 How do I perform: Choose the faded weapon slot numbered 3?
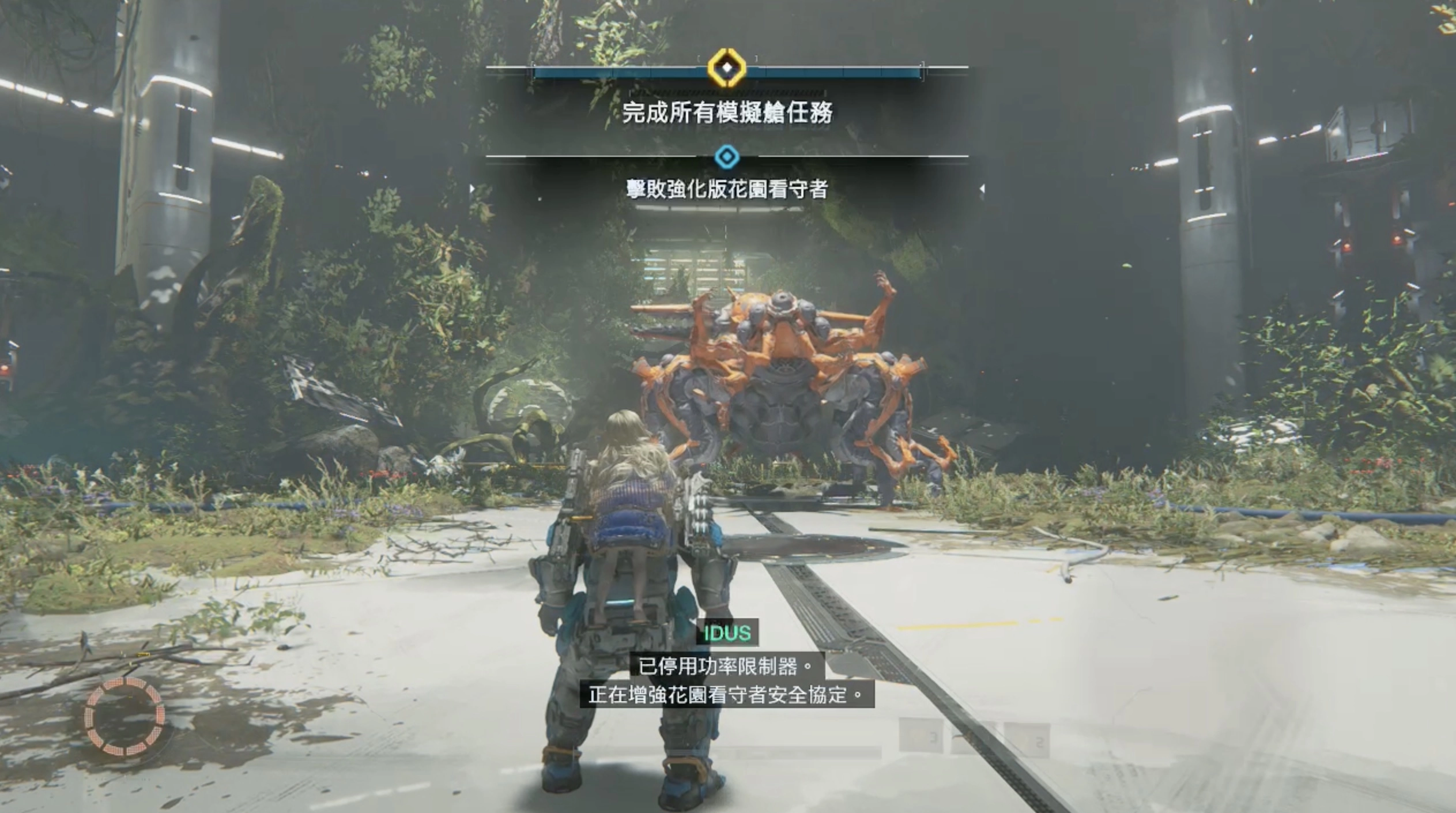(x=921, y=735)
